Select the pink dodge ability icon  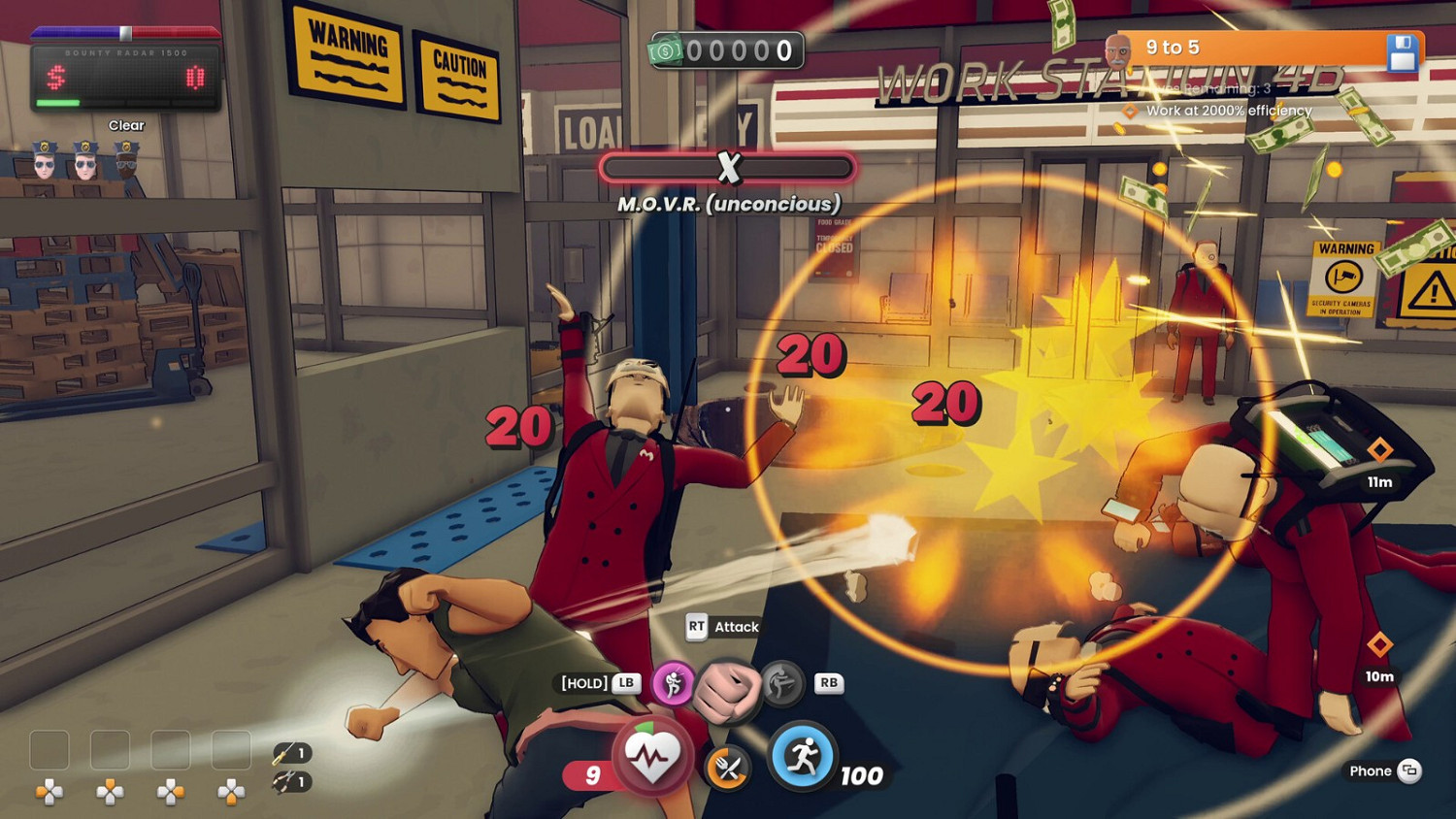pos(674,684)
